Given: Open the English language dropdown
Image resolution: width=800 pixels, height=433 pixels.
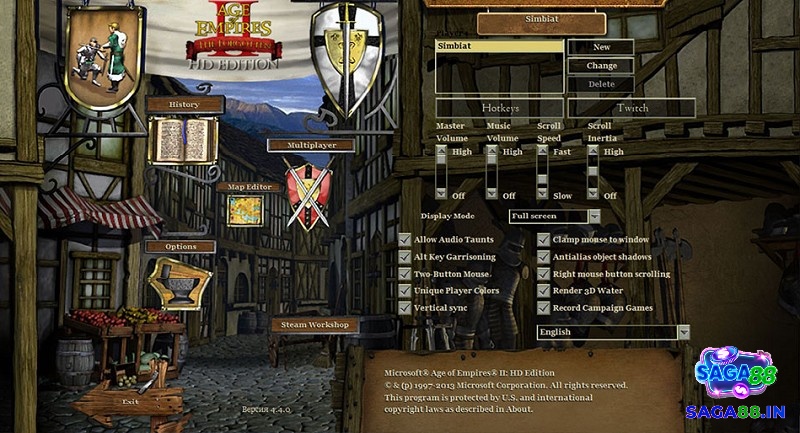Looking at the screenshot, I should (683, 332).
